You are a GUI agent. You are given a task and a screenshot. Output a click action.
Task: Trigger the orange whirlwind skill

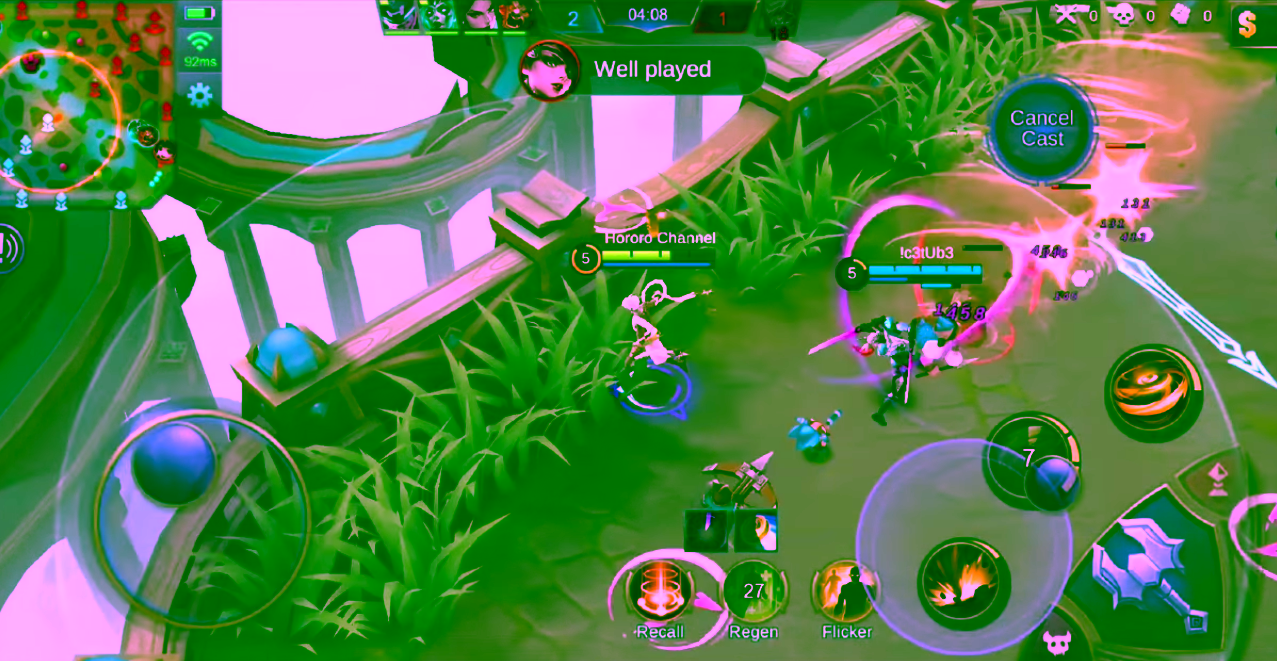pos(1152,391)
